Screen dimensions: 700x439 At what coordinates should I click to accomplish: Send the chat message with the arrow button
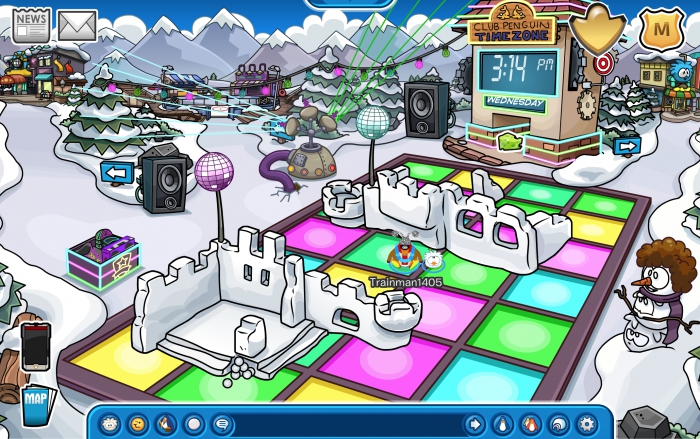(x=474, y=423)
